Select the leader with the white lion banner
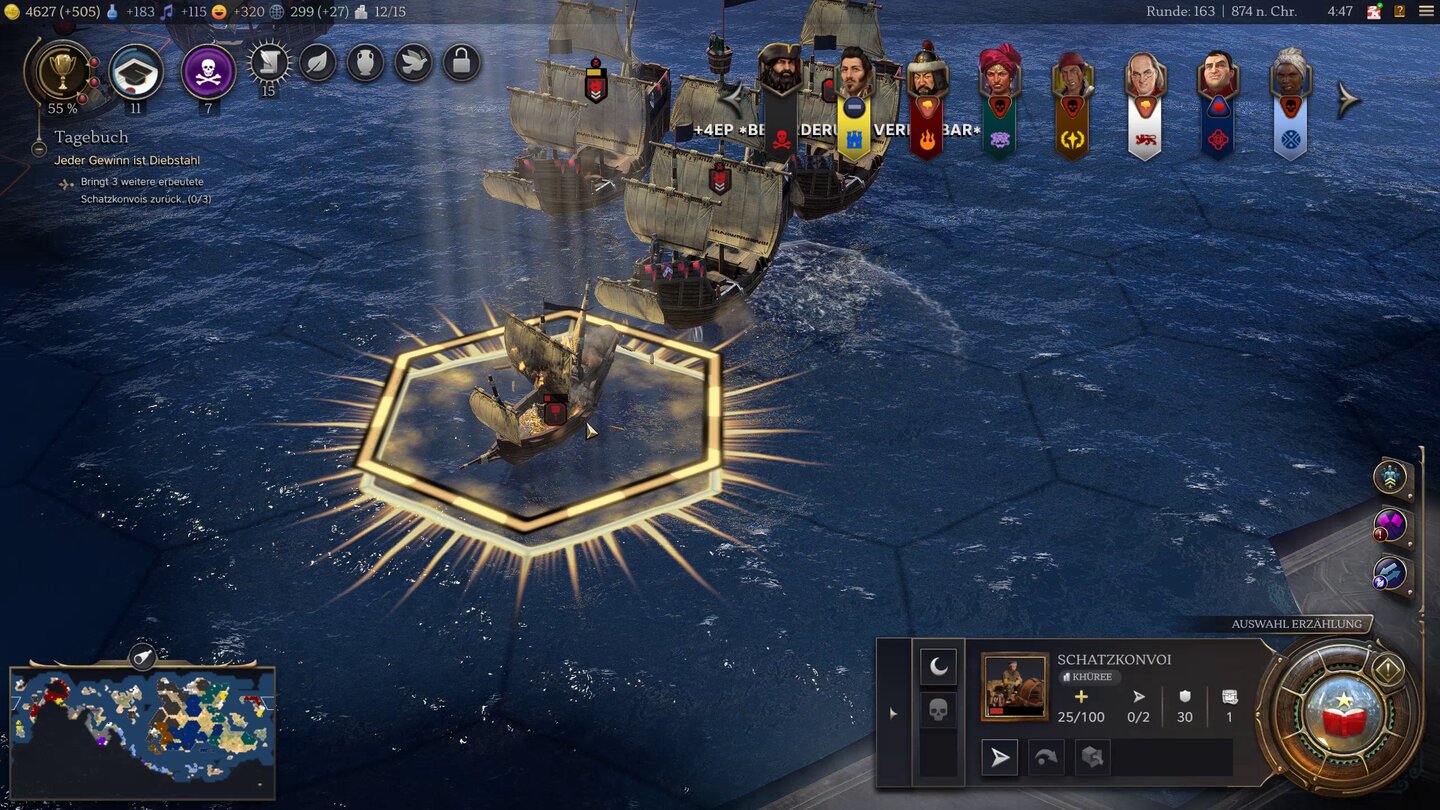Image resolution: width=1440 pixels, height=810 pixels. [1144, 80]
